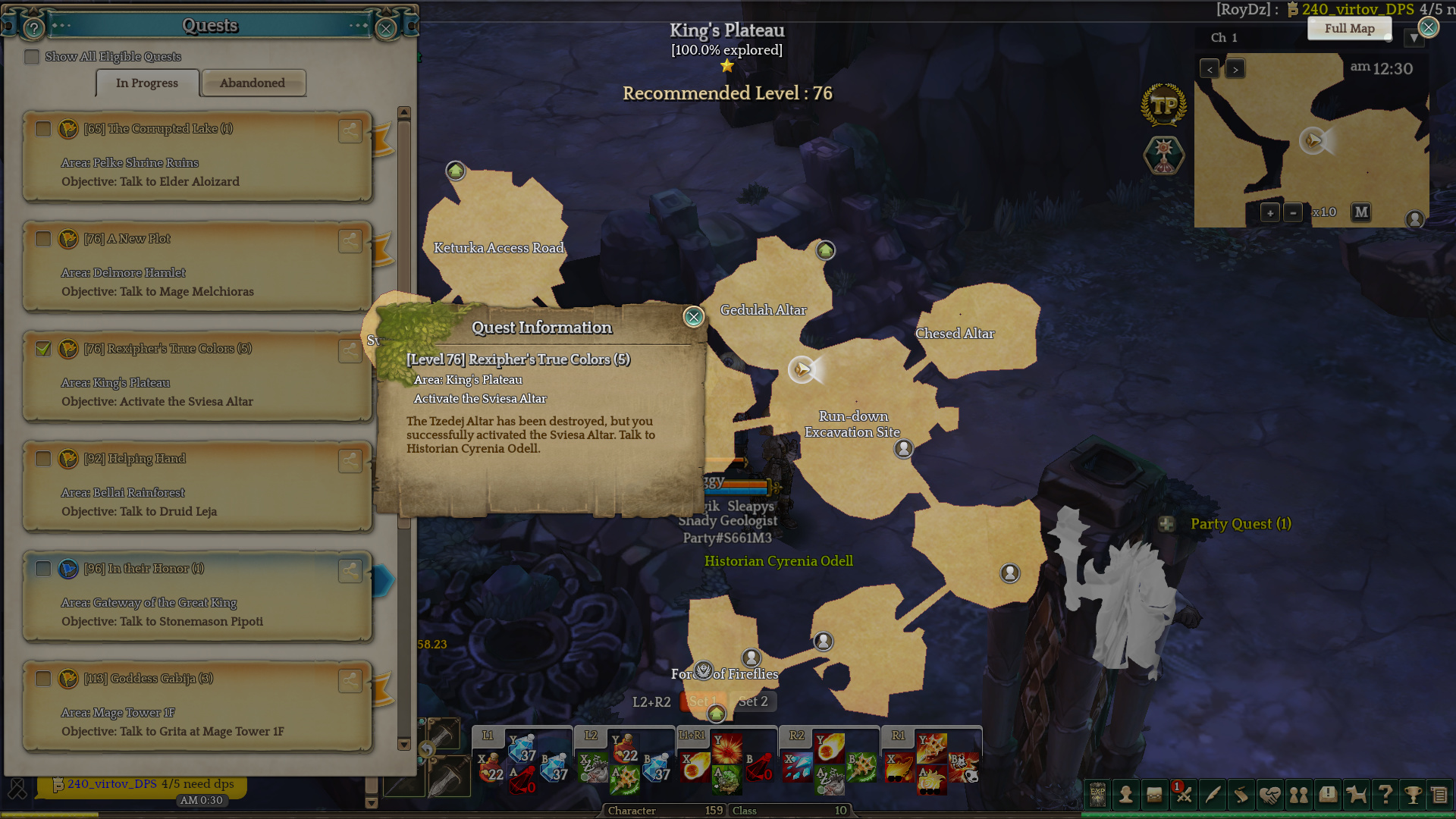1456x819 pixels.
Task: Switch to hotbar Set 2
Action: pyautogui.click(x=753, y=701)
